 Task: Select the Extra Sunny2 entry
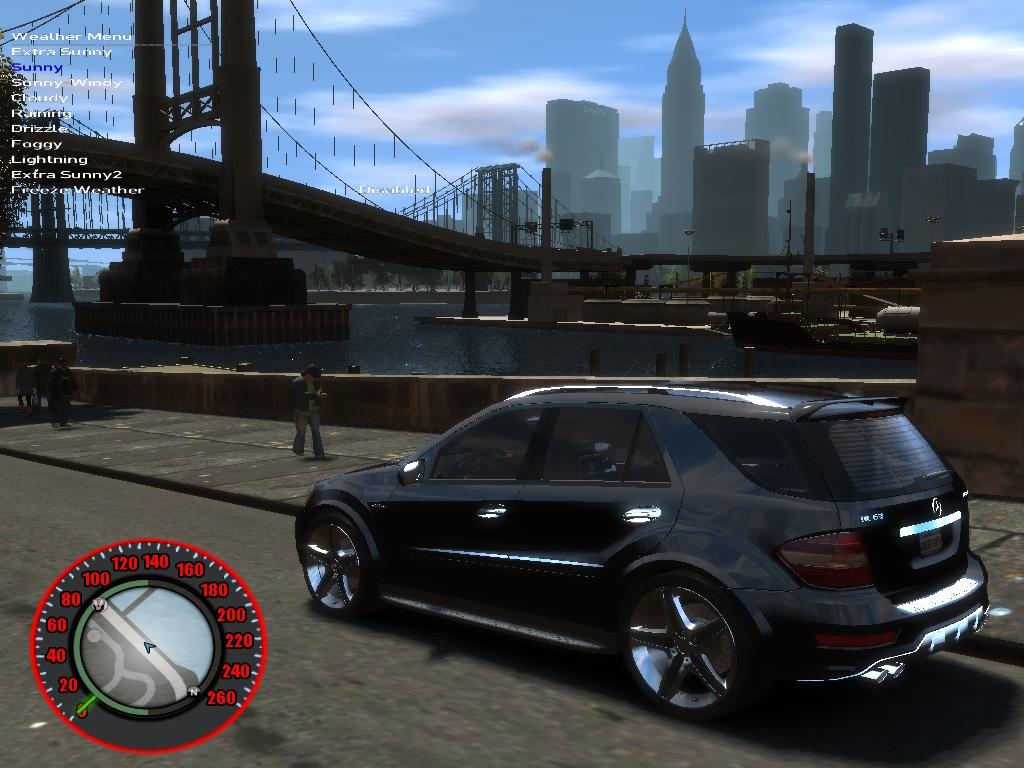point(66,174)
